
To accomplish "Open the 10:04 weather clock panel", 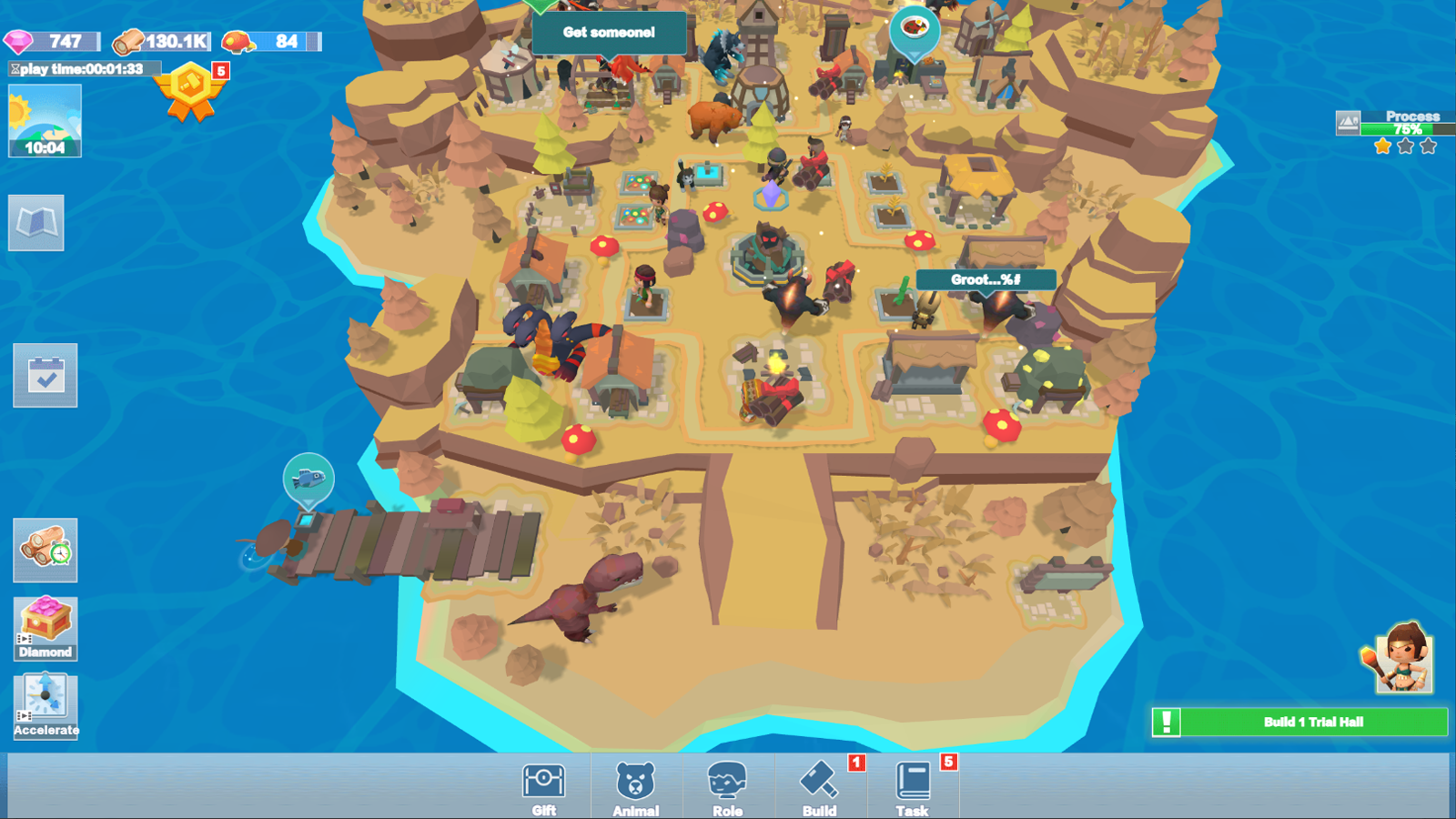I will [x=44, y=123].
